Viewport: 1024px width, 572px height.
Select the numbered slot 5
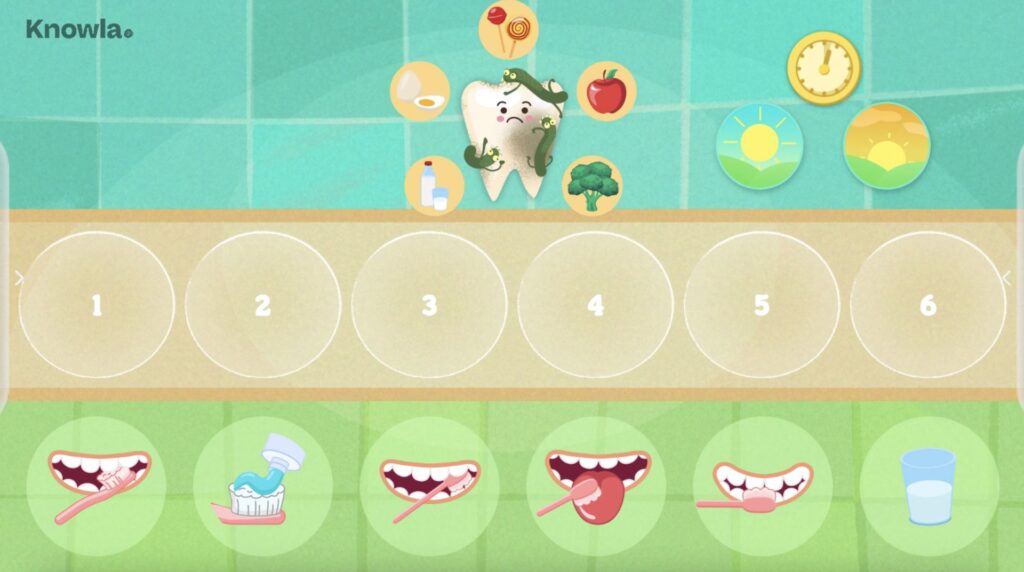click(762, 305)
